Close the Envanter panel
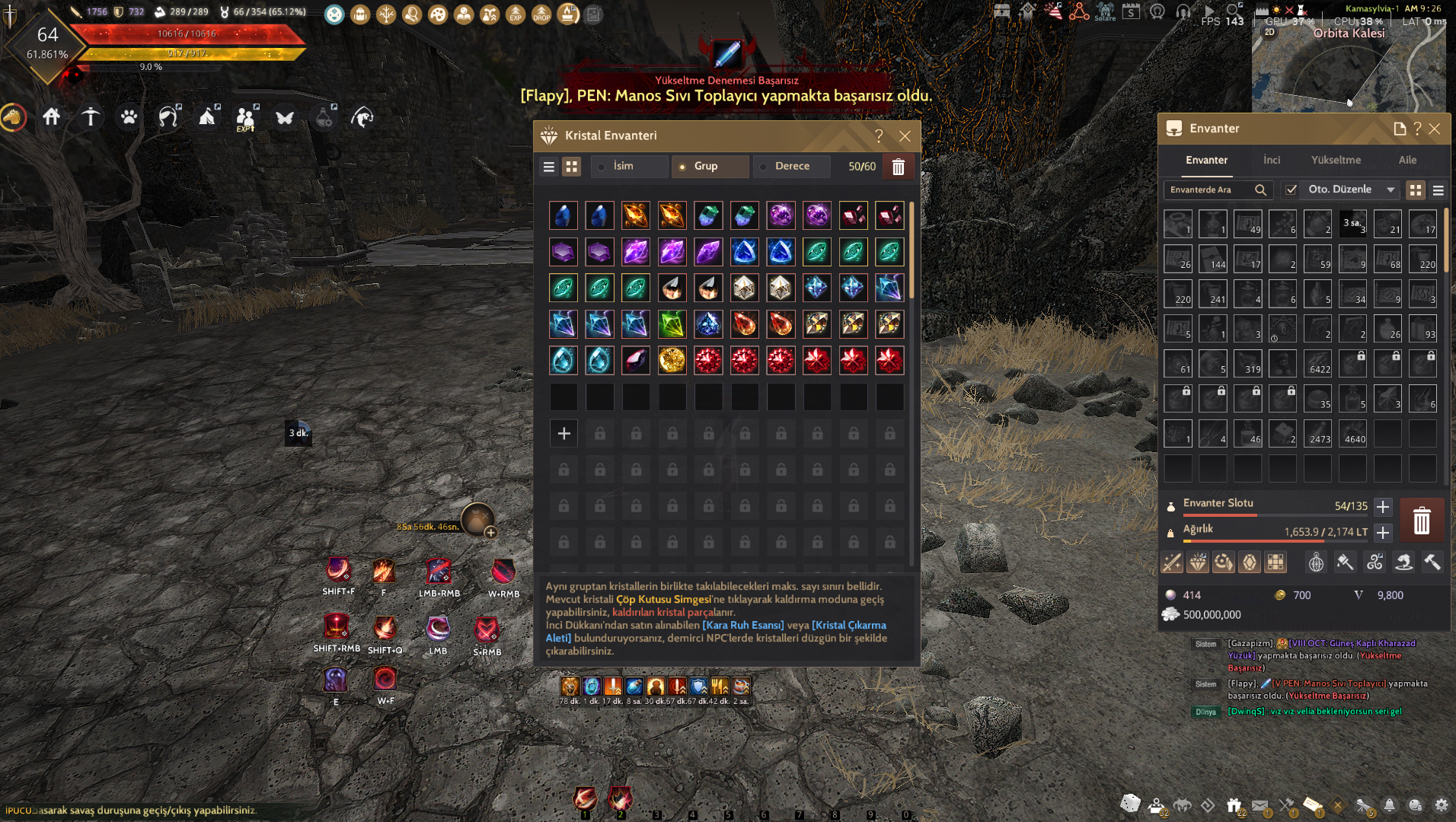The width and height of the screenshot is (1456, 822). click(1435, 129)
